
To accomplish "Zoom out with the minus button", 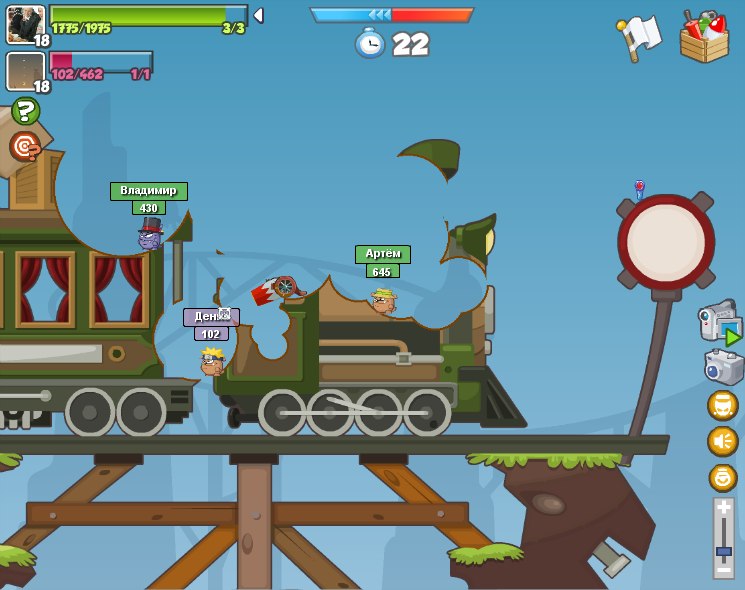I will 723,569.
